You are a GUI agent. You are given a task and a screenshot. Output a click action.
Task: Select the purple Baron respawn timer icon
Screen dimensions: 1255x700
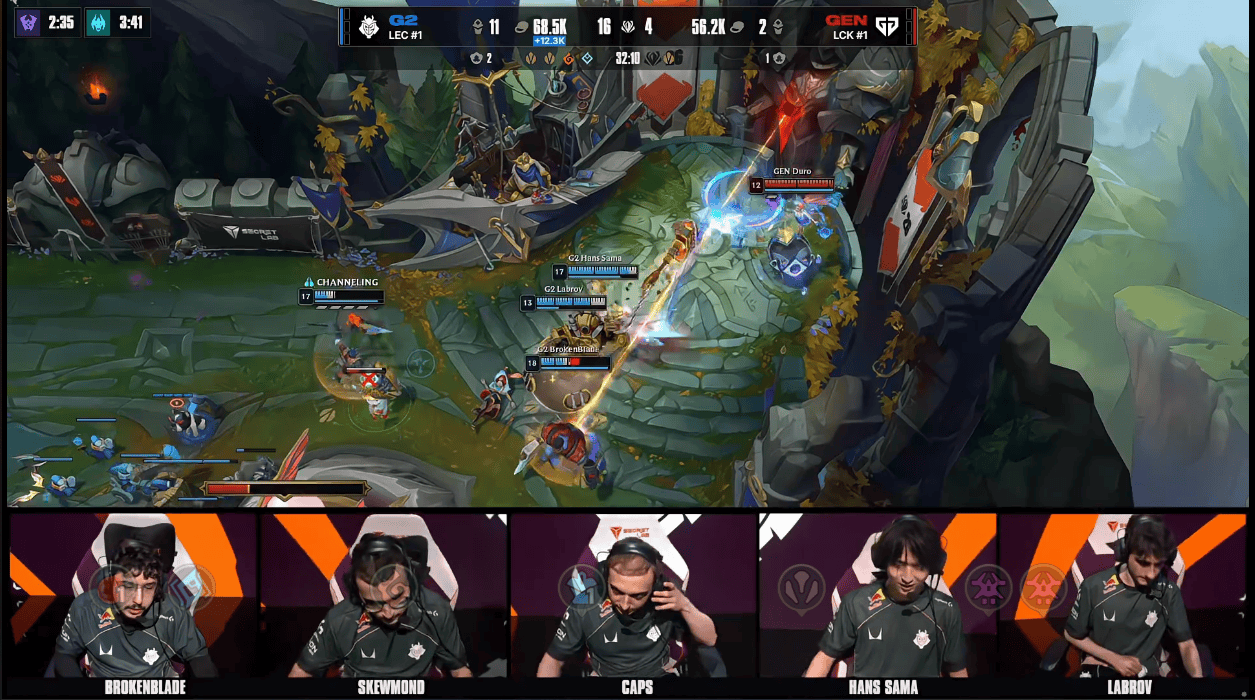pos(29,23)
